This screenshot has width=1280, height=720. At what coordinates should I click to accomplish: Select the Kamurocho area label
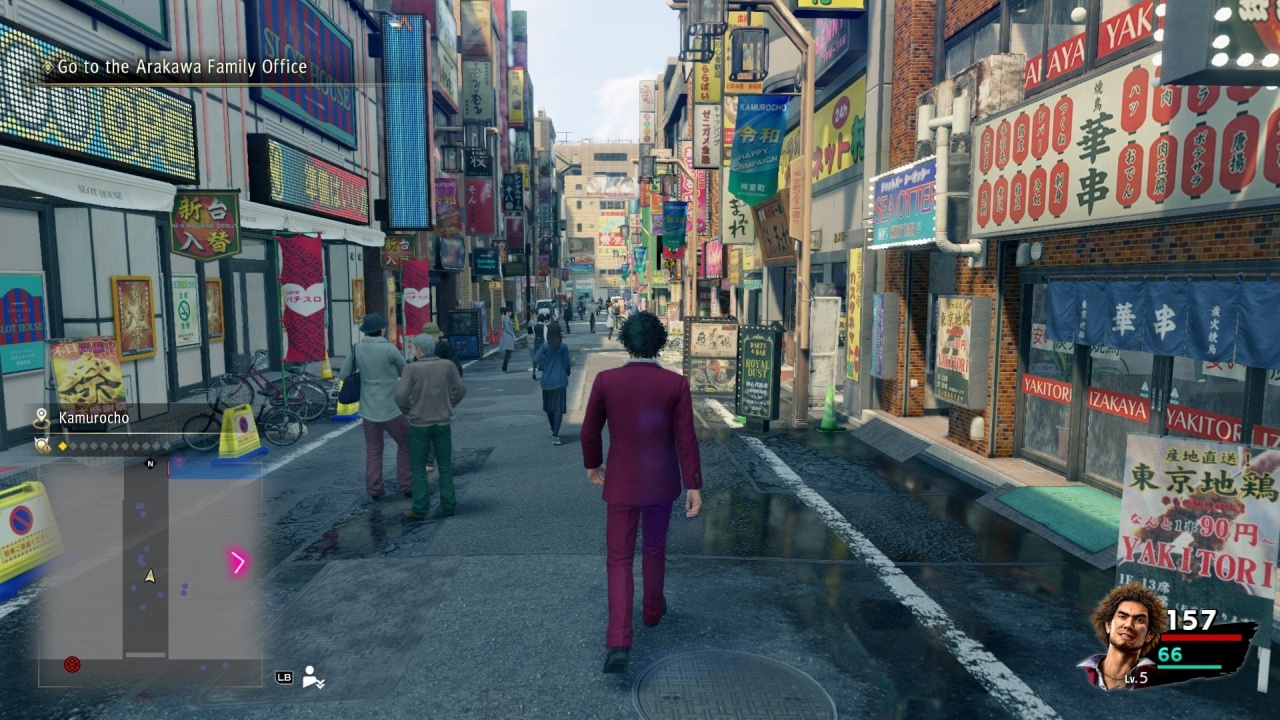click(92, 417)
